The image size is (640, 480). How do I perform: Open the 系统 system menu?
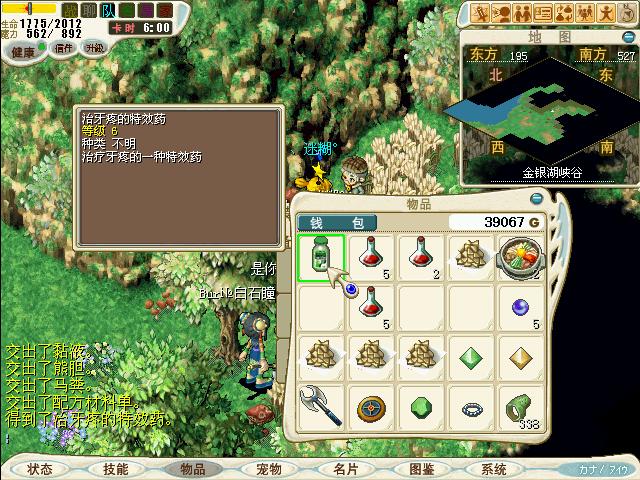494,468
